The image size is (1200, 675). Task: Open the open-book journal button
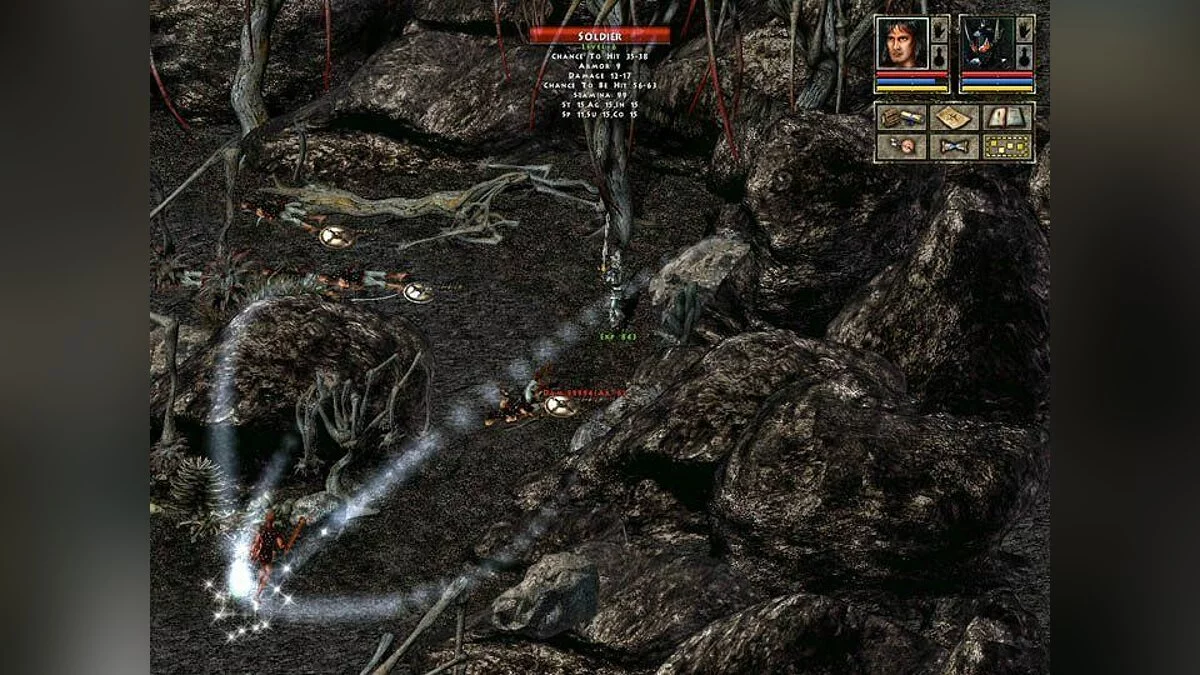point(1006,118)
